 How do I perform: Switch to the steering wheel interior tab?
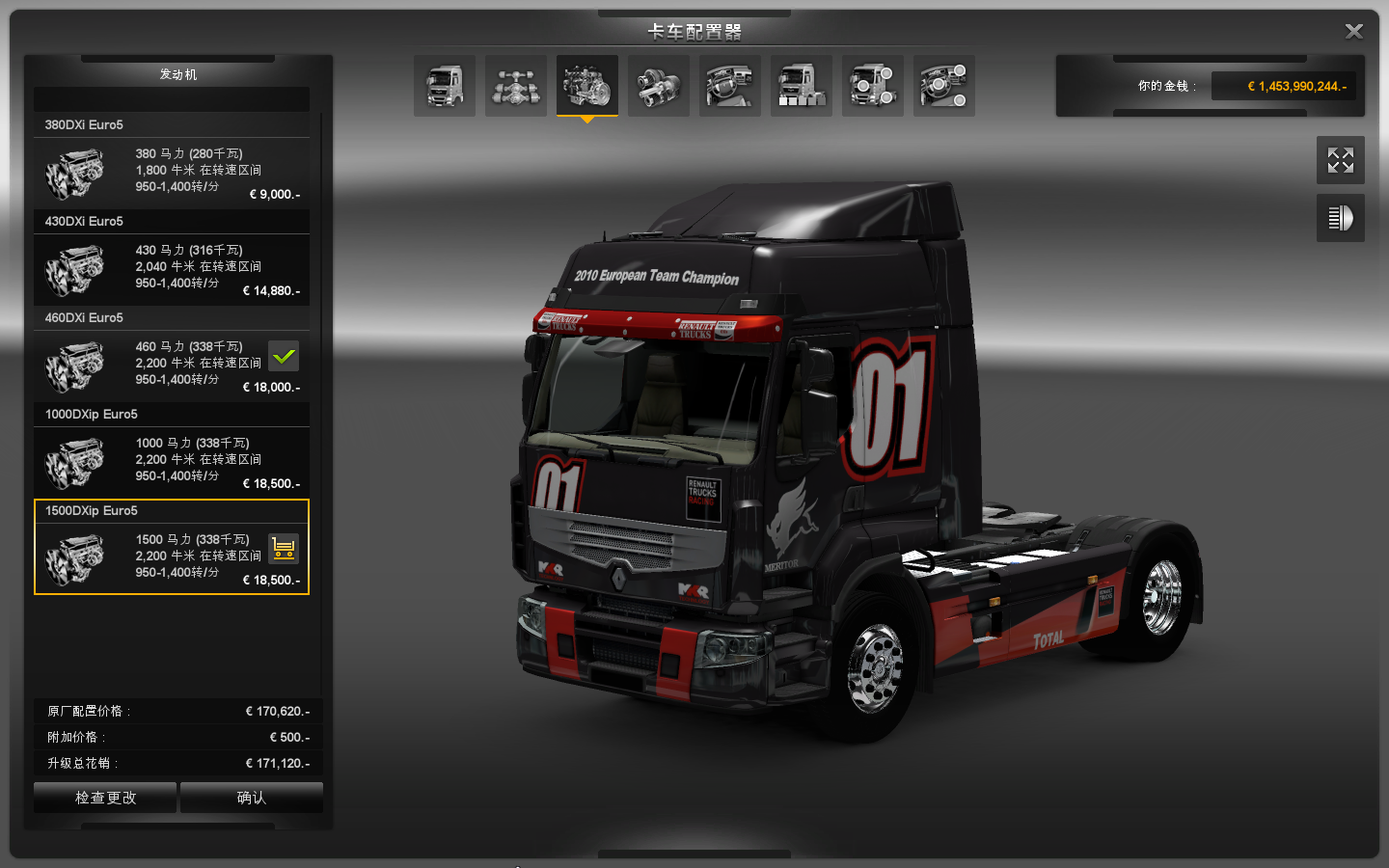pos(730,86)
